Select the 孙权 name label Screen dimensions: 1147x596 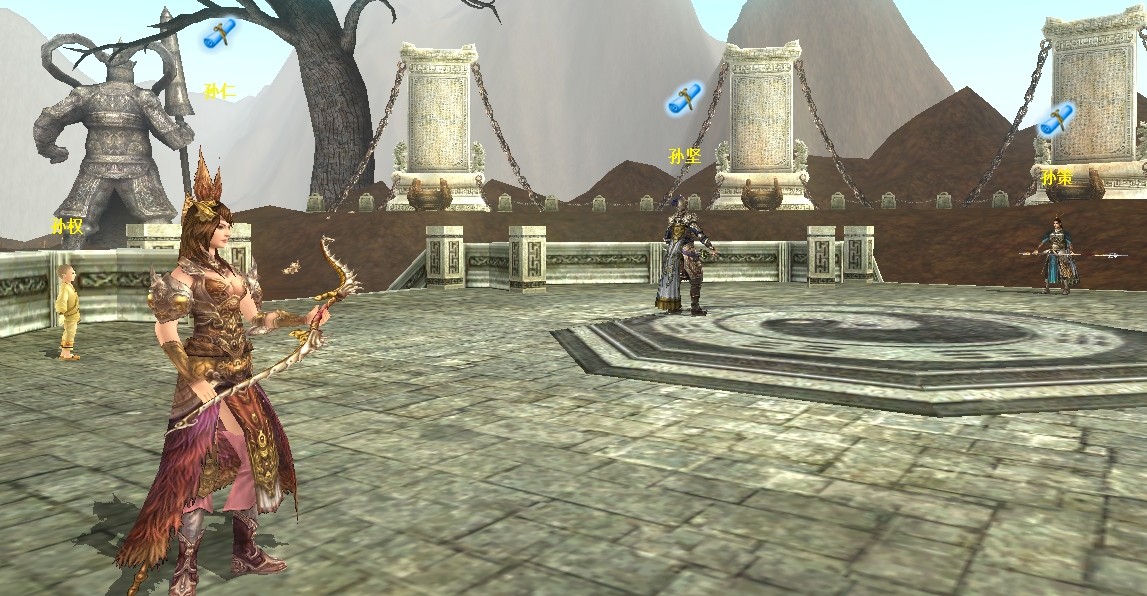pos(67,226)
